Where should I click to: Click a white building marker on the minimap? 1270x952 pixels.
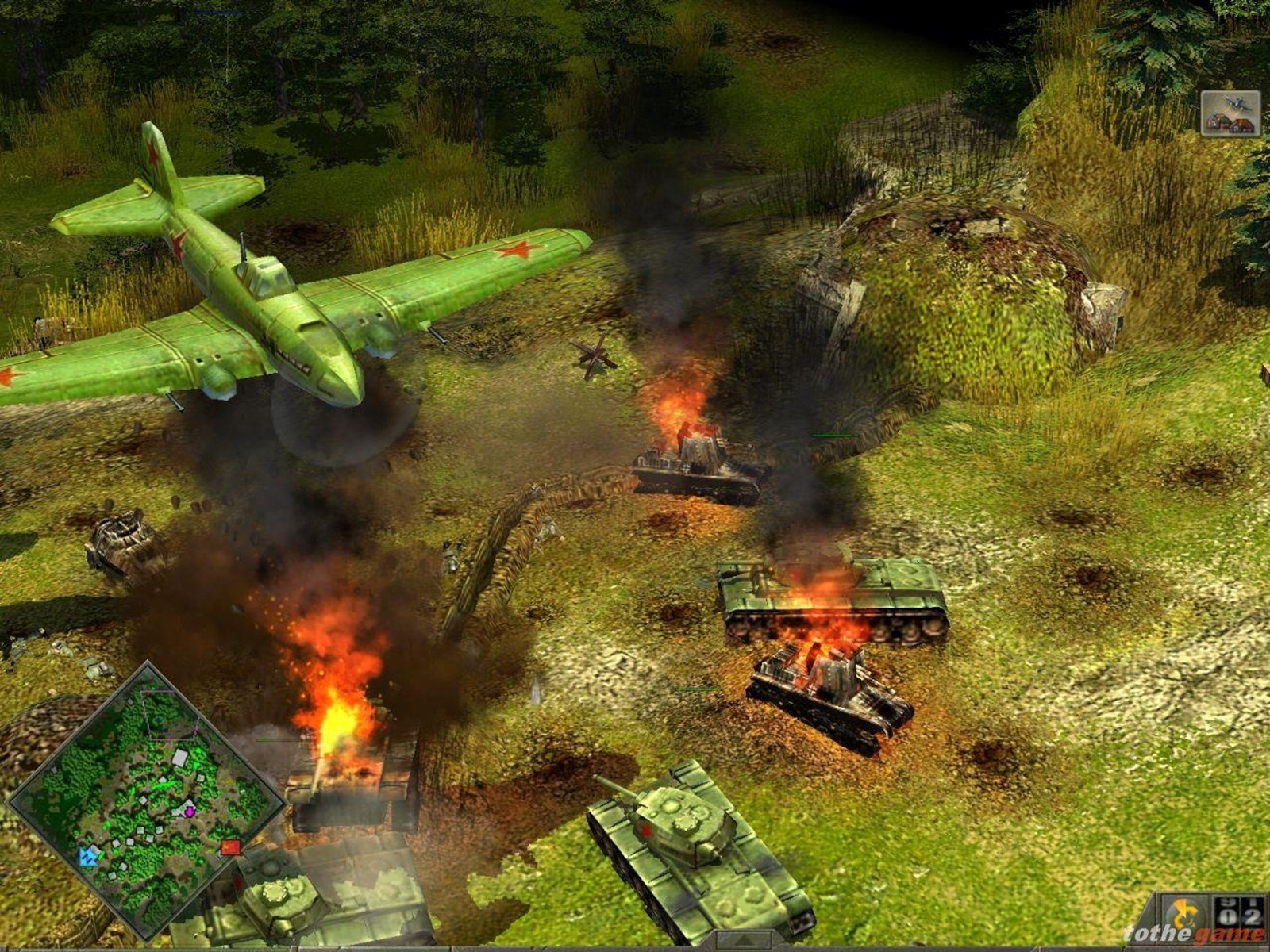[179, 757]
